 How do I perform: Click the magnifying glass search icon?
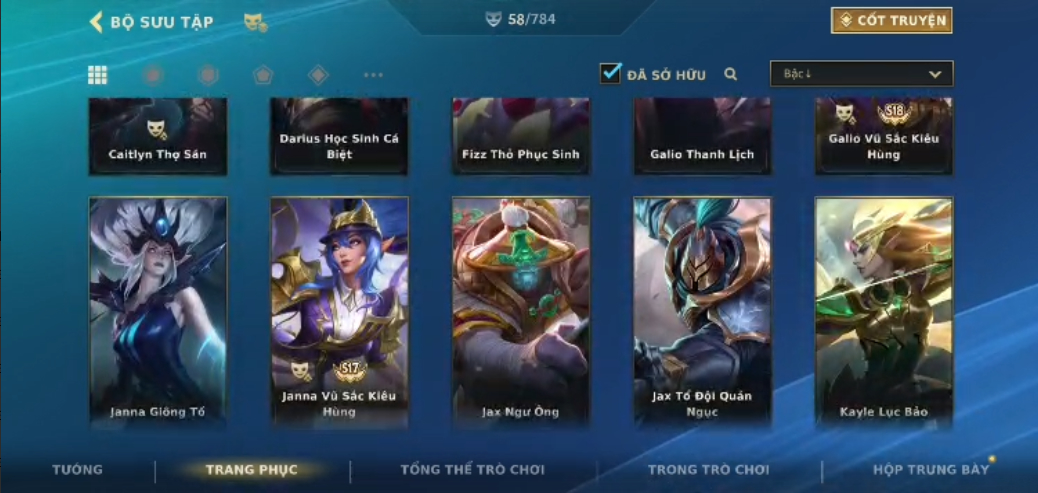pyautogui.click(x=731, y=74)
